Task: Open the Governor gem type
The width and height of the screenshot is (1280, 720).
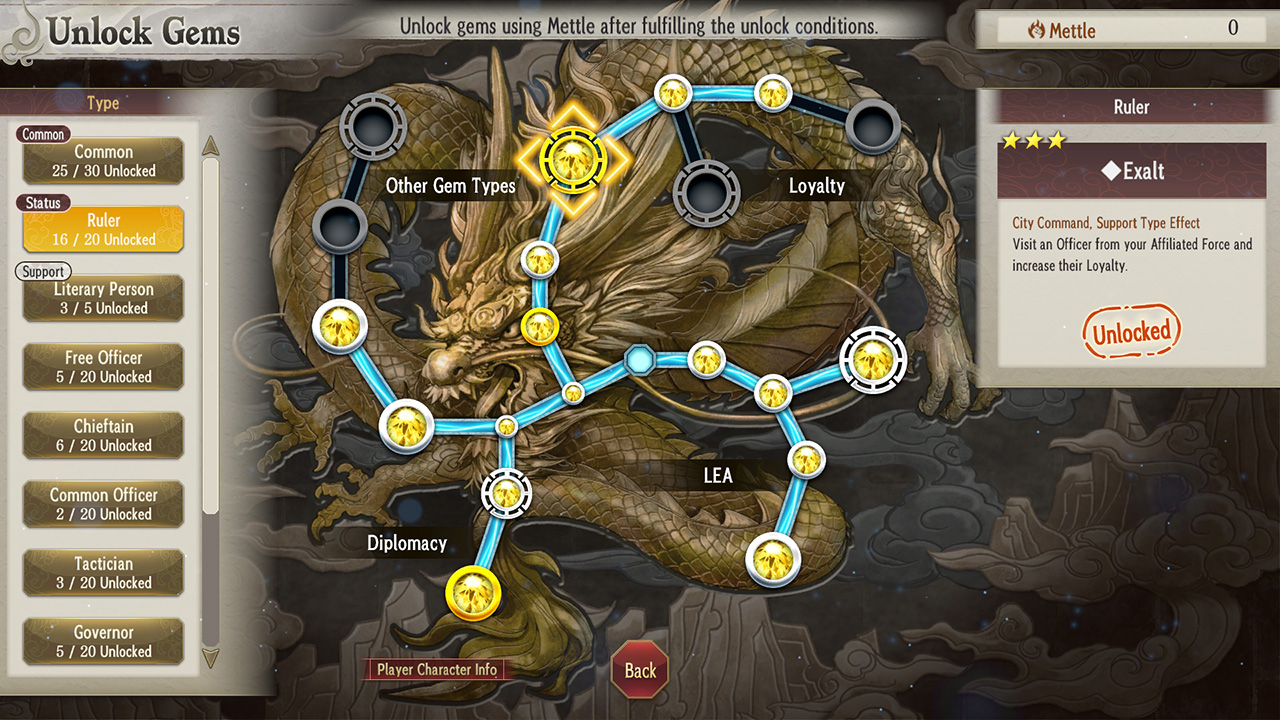Action: (103, 641)
